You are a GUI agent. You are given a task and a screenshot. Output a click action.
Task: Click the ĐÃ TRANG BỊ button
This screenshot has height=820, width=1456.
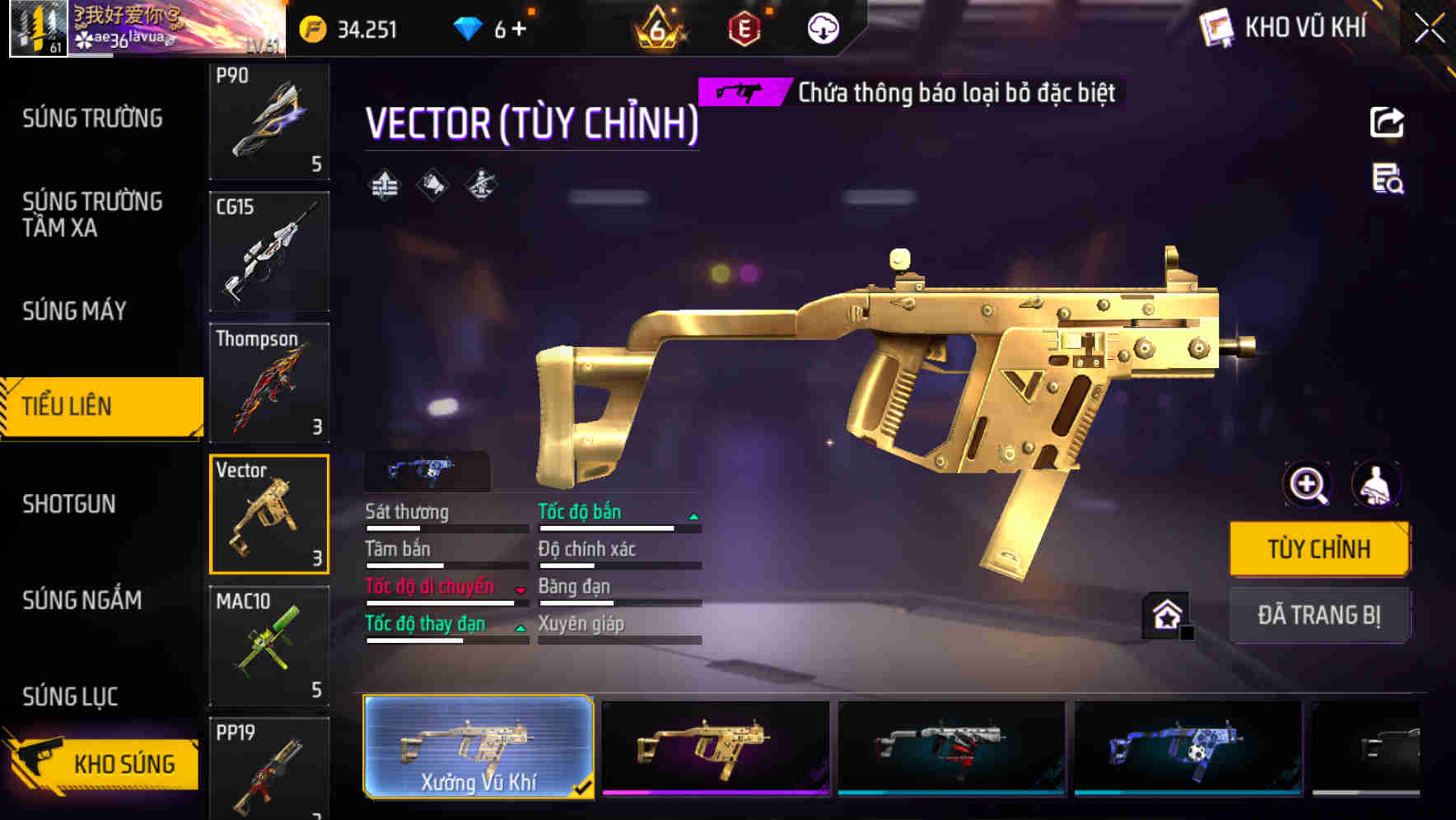pos(1319,614)
